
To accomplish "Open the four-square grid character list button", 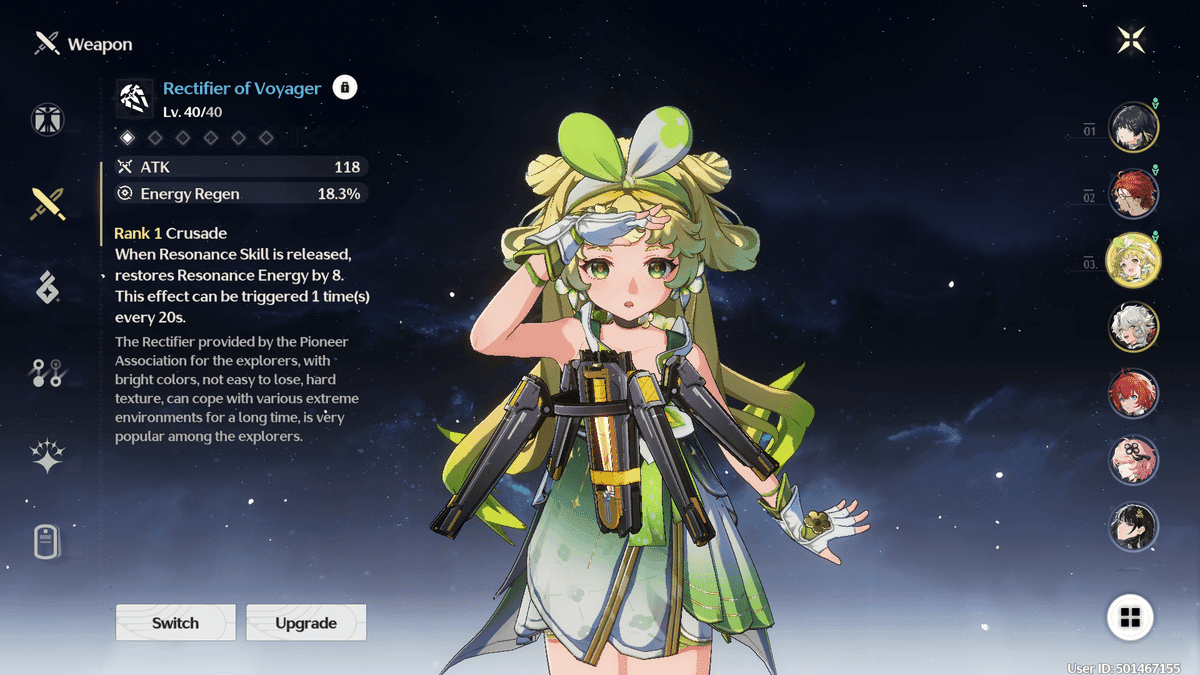I will pyautogui.click(x=1131, y=618).
